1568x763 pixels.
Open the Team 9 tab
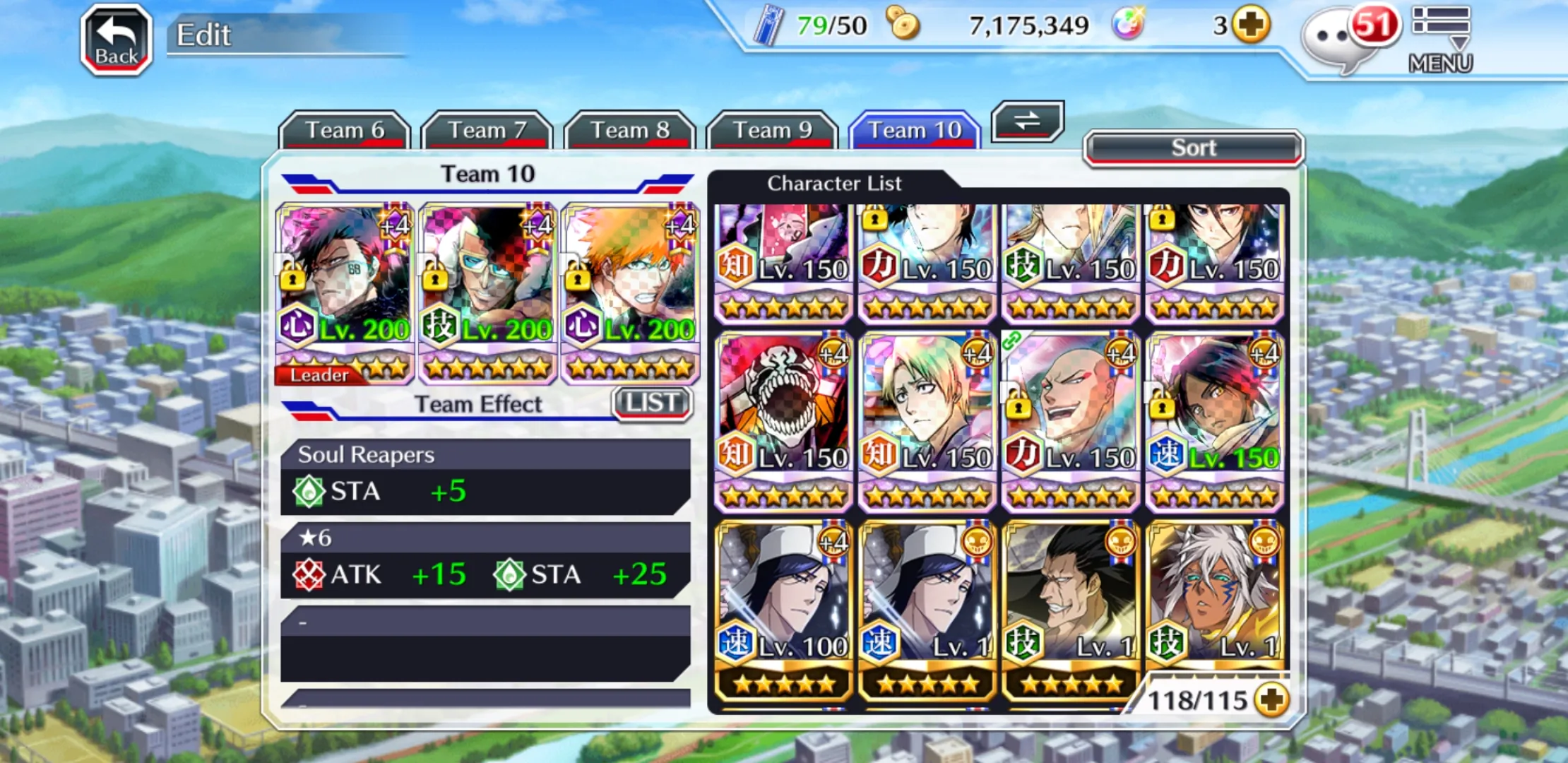pyautogui.click(x=772, y=131)
